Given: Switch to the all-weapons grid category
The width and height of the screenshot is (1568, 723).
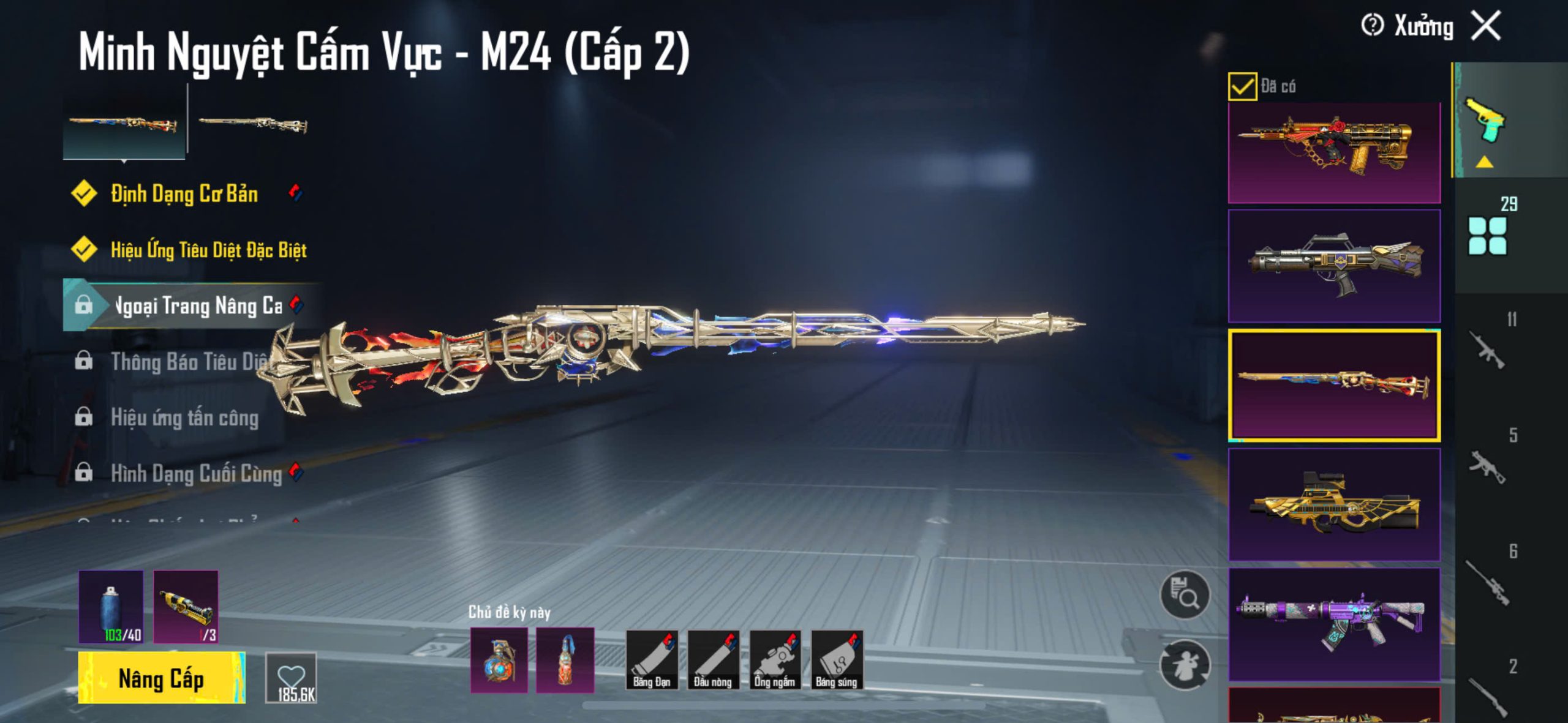Looking at the screenshot, I should [1487, 235].
